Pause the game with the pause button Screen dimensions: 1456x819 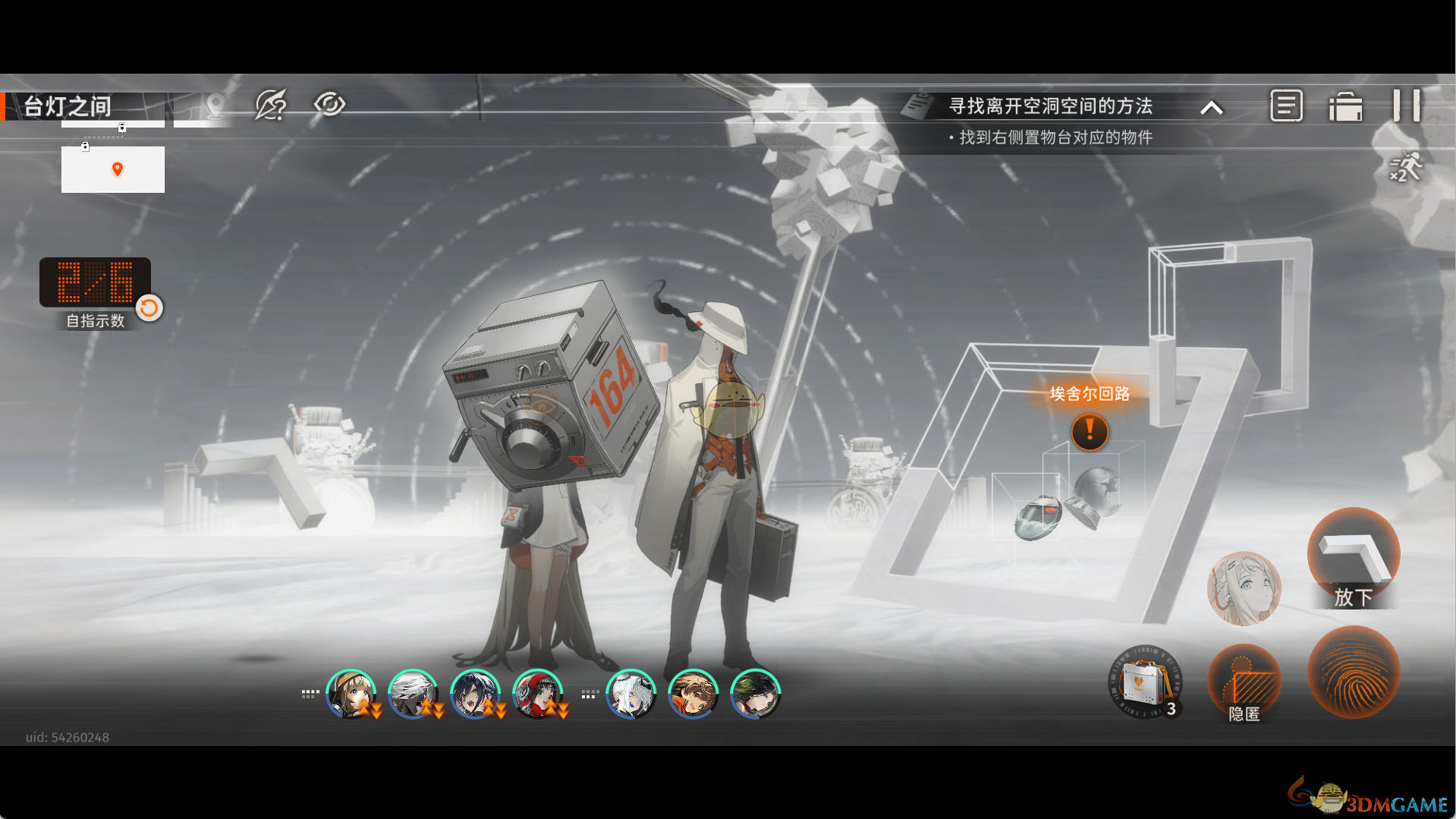[1406, 106]
